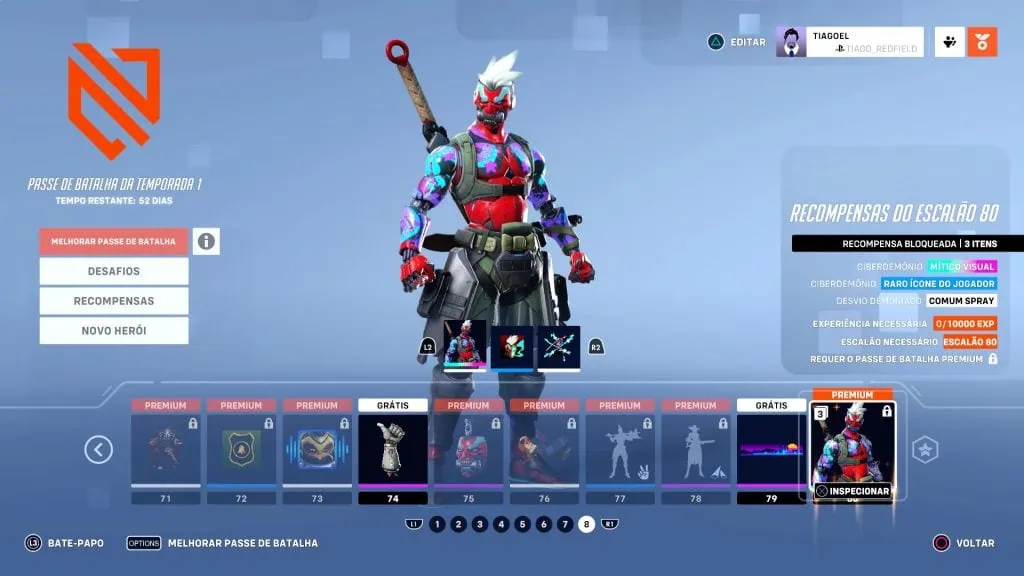Select the tier 79 free banner reward
This screenshot has height=576, width=1024.
tap(771, 450)
